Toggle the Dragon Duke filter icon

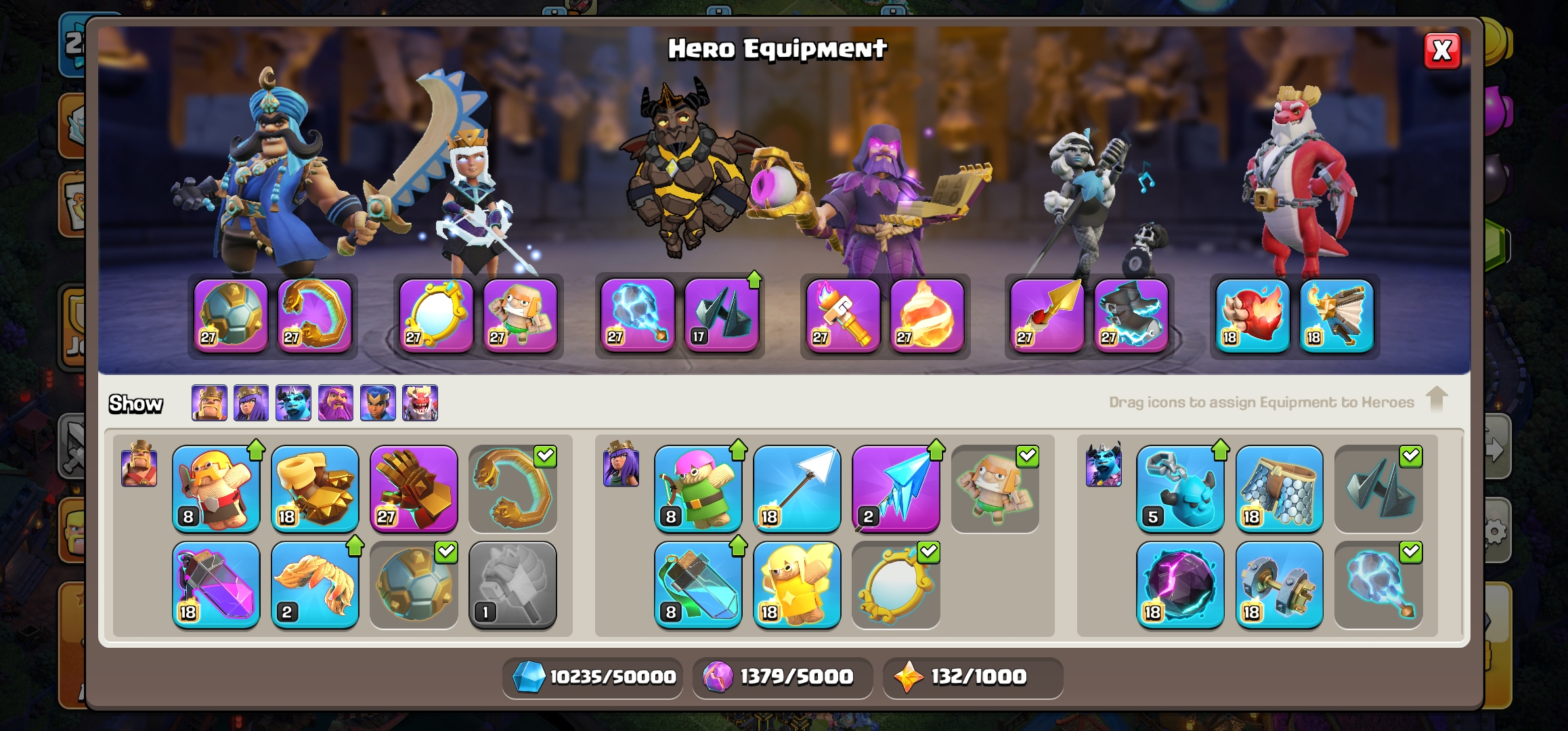(420, 403)
